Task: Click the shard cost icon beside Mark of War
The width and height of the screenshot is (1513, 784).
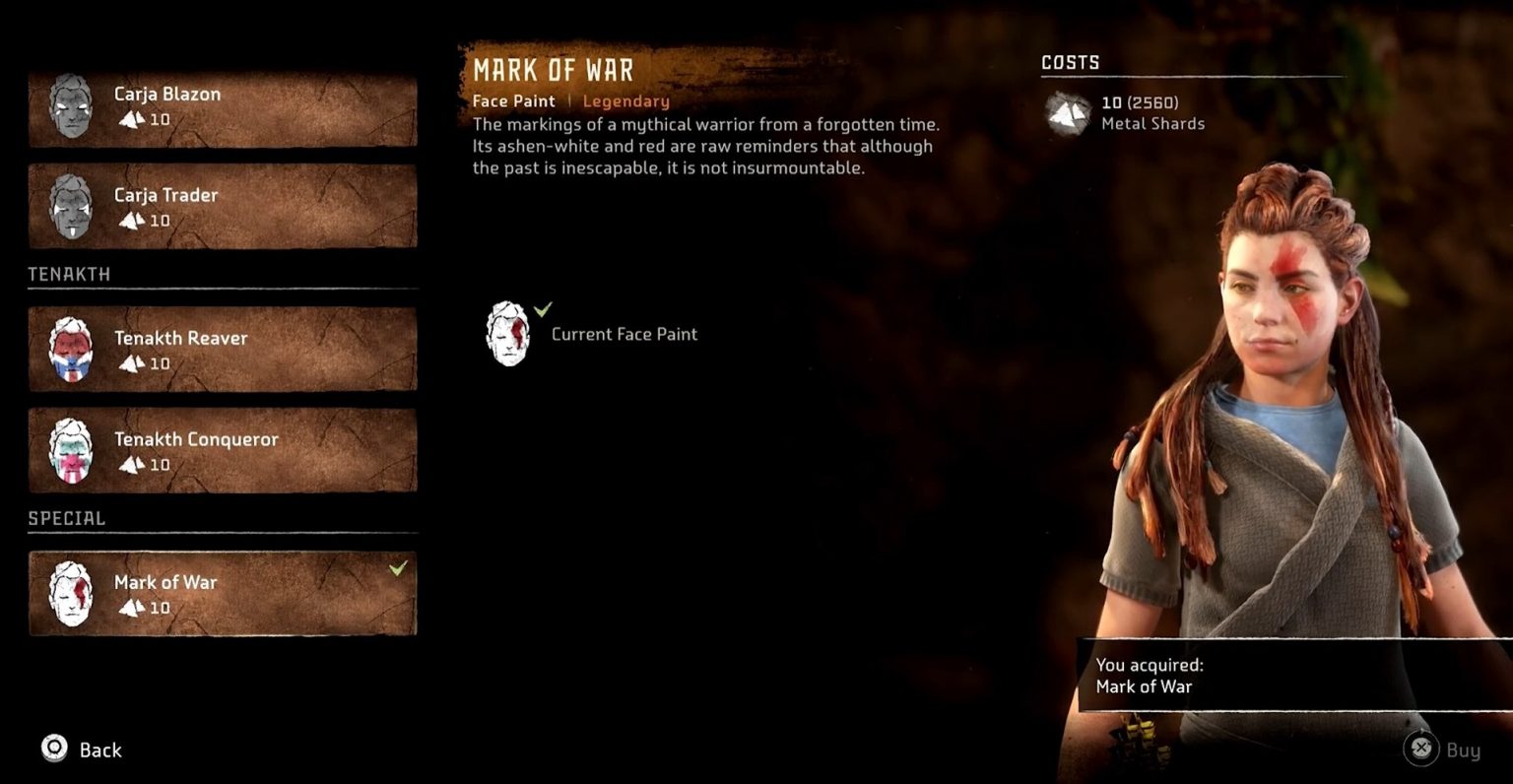Action: point(129,609)
